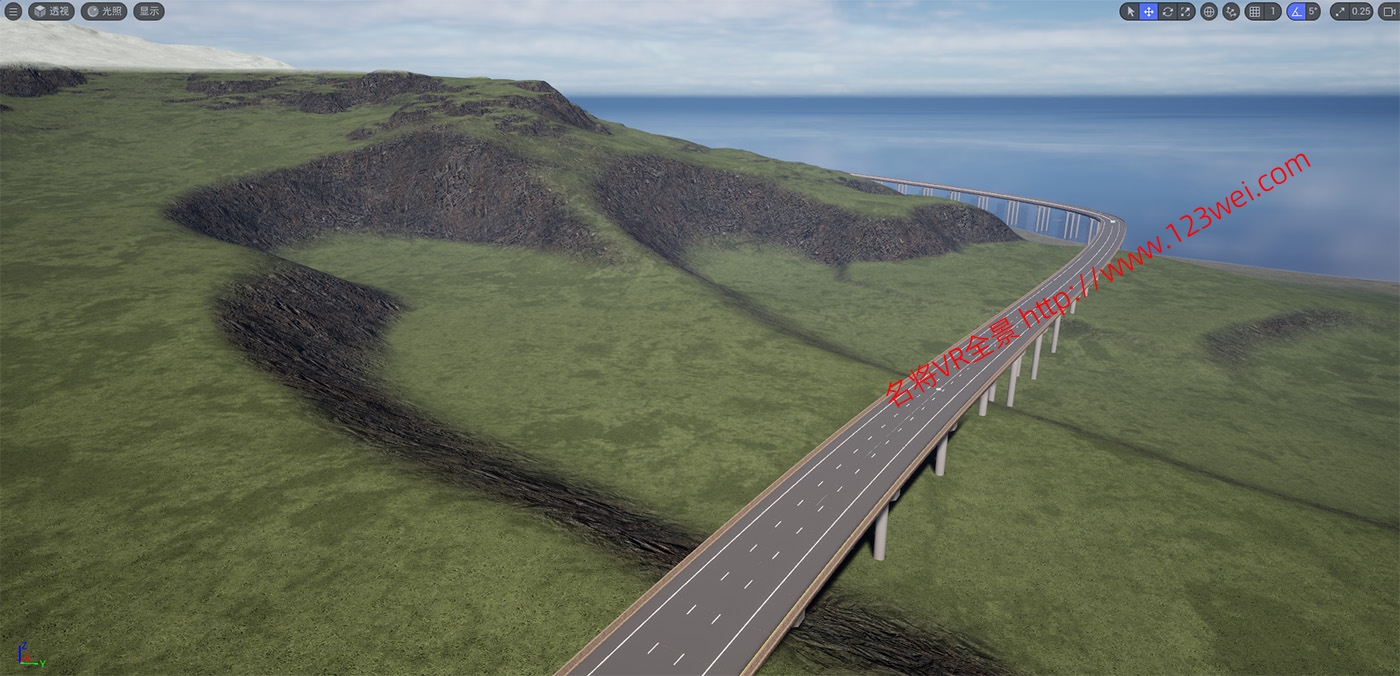The image size is (1400, 676).
Task: Toggle the scale snapping arrow icon
Action: [1339, 12]
